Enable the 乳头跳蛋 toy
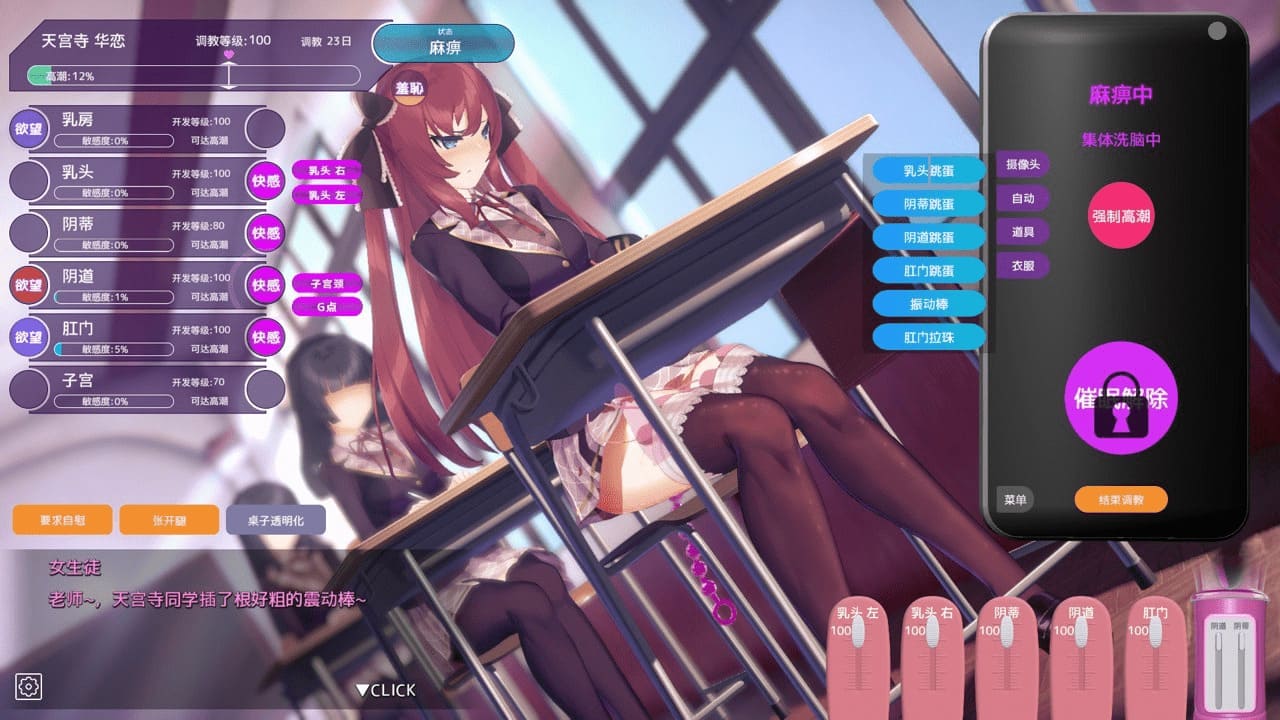Screen dimensions: 1280x720 coord(929,170)
